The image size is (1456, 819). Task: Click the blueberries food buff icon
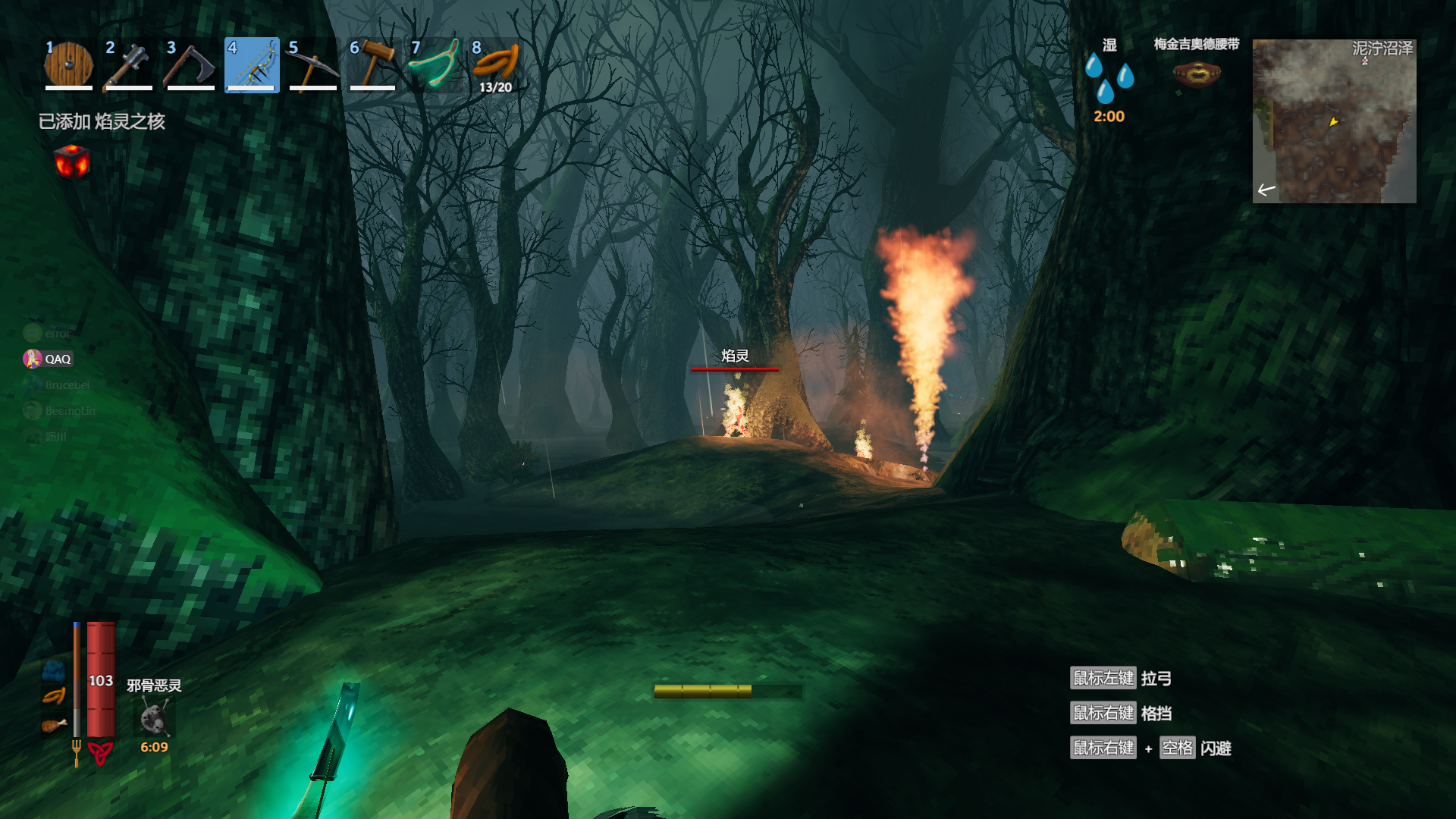(54, 670)
